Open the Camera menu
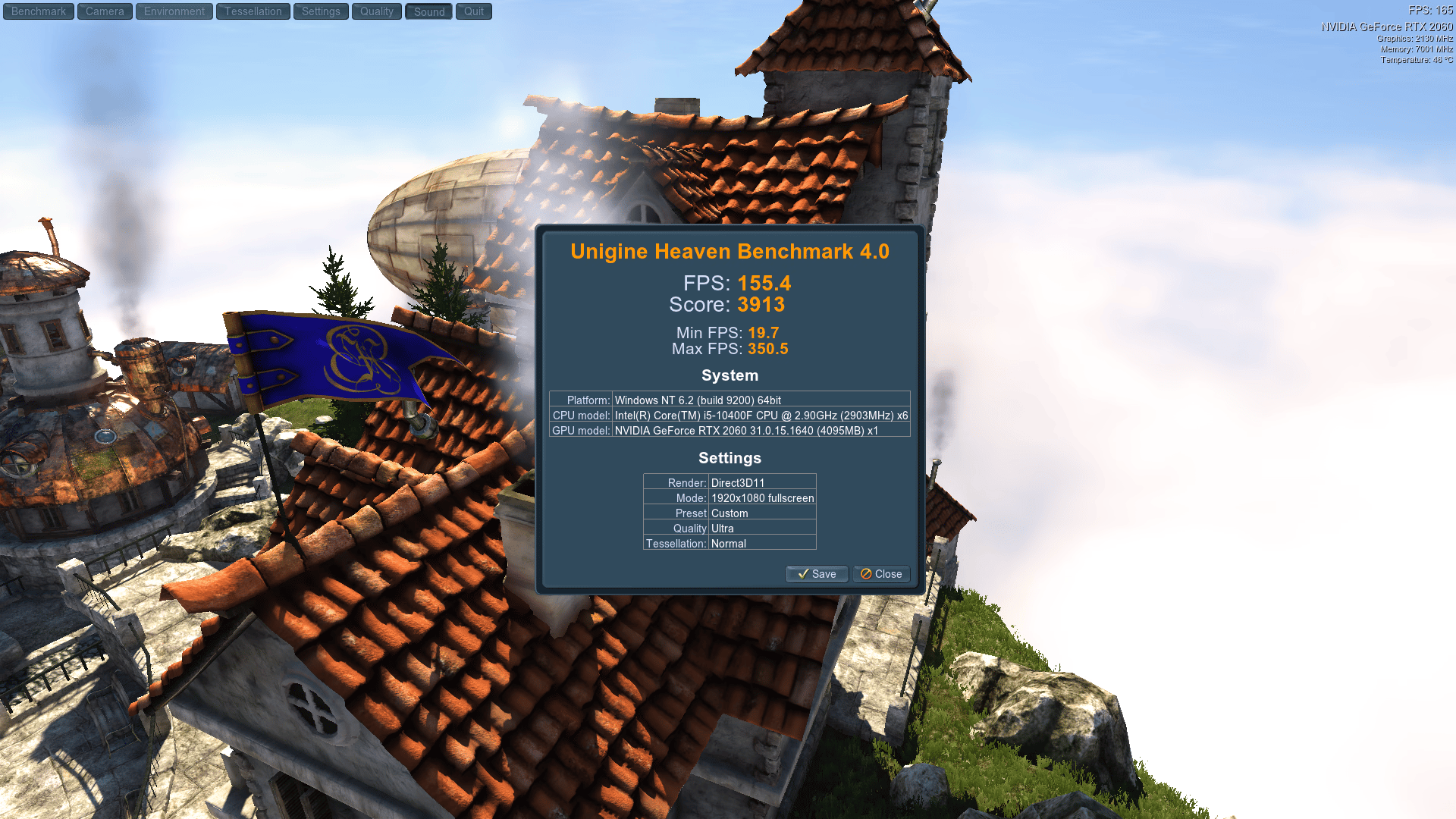Image resolution: width=1456 pixels, height=819 pixels. coord(105,11)
